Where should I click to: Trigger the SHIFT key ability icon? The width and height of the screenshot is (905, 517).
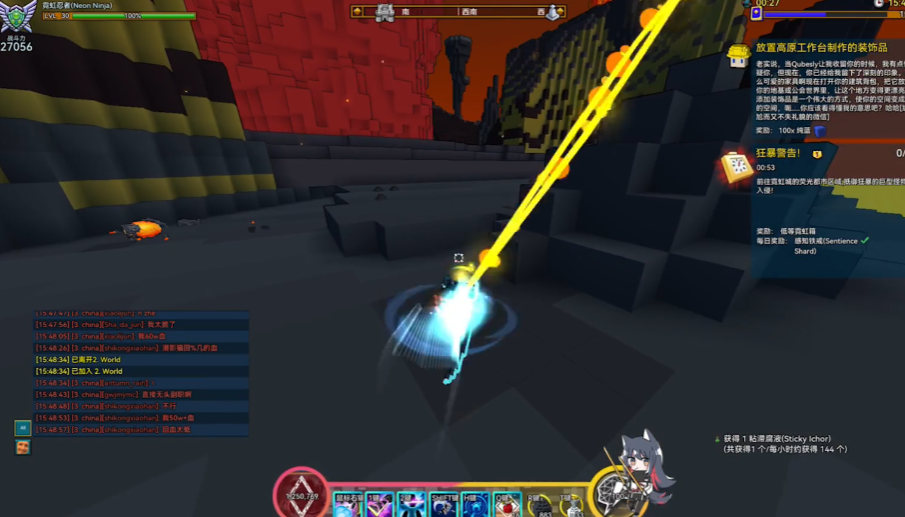[443, 505]
